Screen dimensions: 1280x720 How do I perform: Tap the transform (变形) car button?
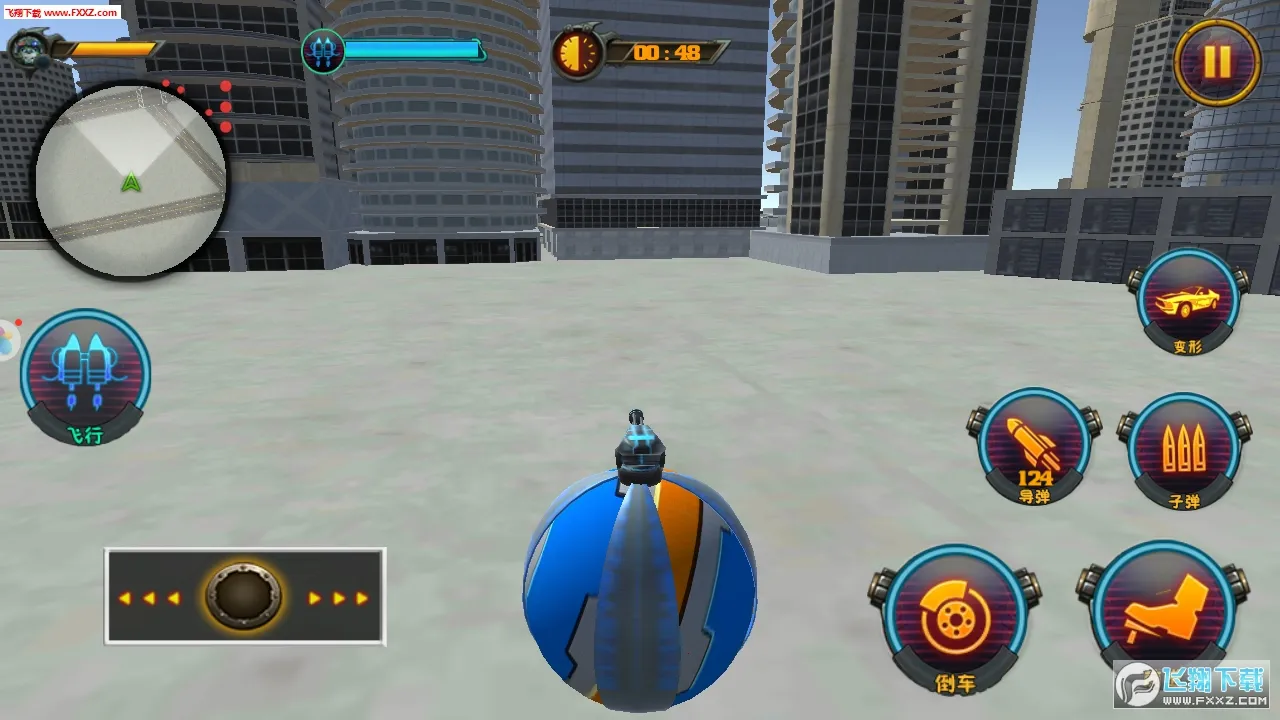tap(1188, 301)
